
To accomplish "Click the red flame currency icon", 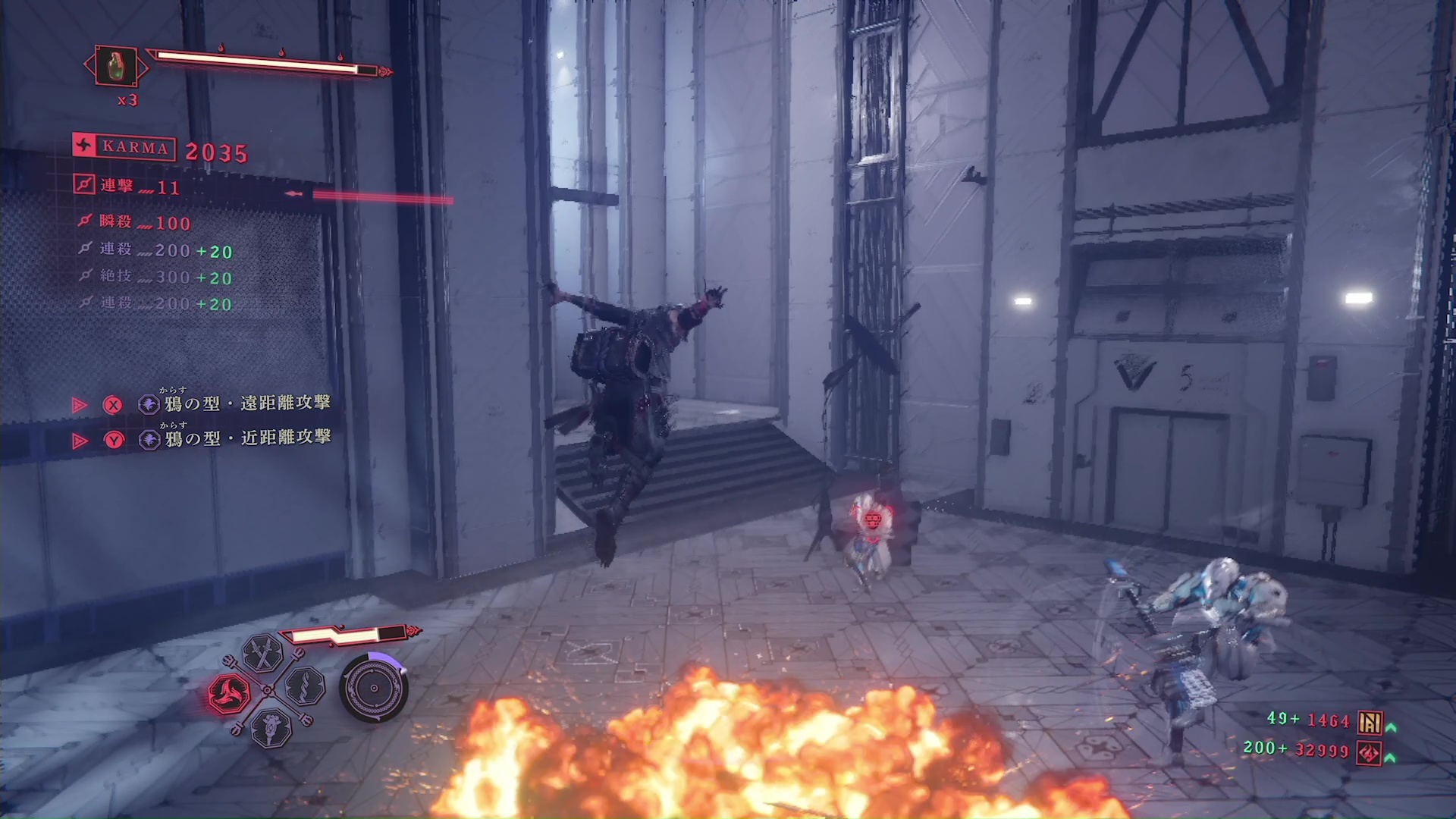I will (x=1370, y=753).
